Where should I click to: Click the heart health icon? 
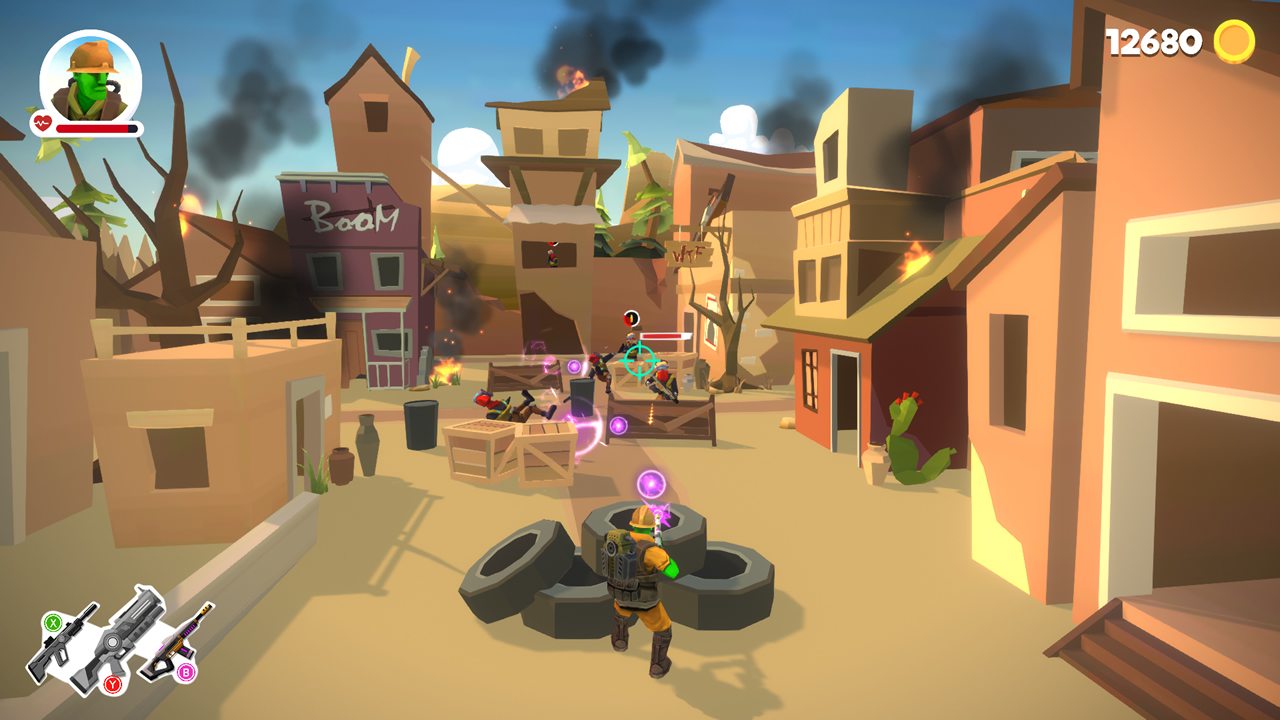tap(40, 122)
